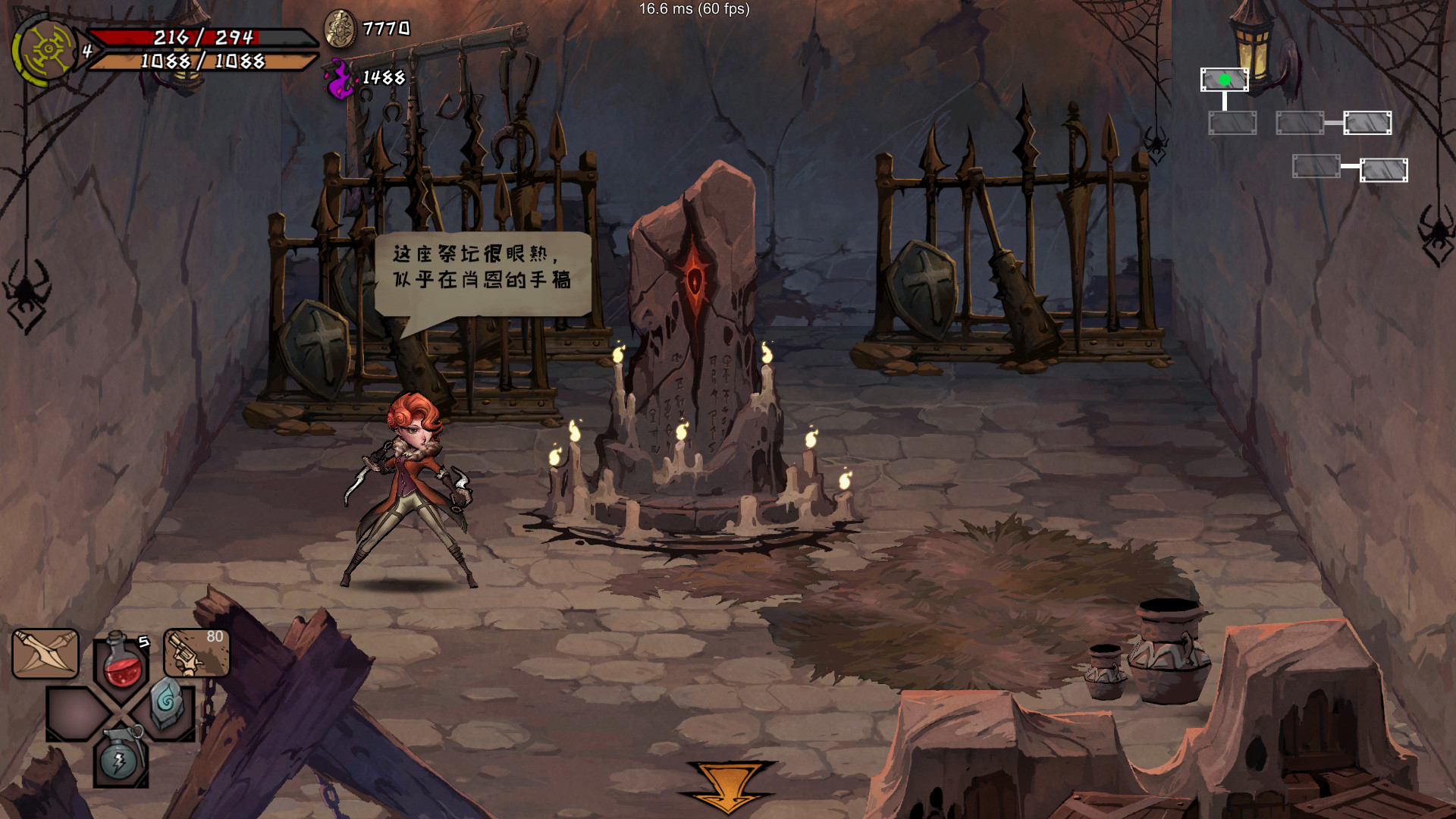Image resolution: width=1456 pixels, height=819 pixels.
Task: Click the 16.6 ms FPS counter text
Action: pyautogui.click(x=692, y=11)
